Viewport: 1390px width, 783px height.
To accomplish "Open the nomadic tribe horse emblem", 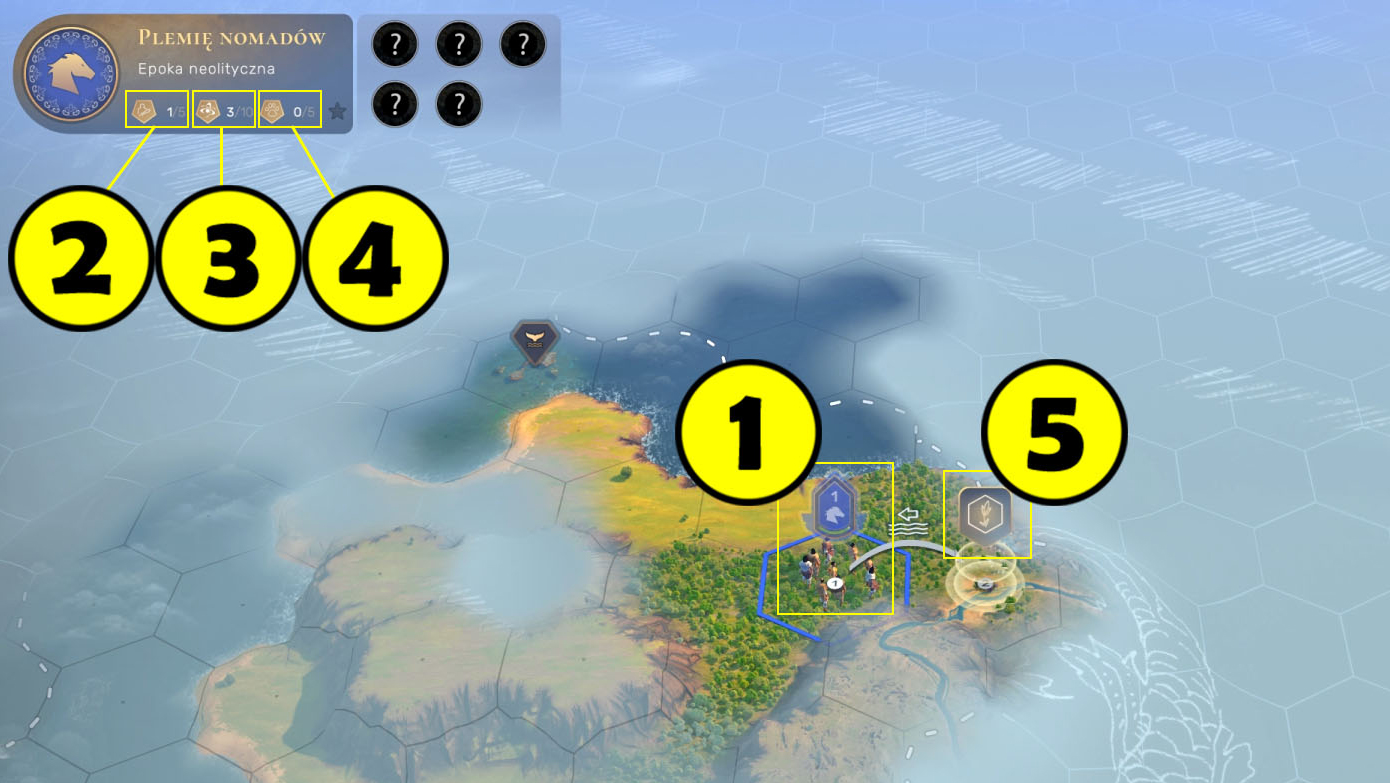I will (x=65, y=74).
